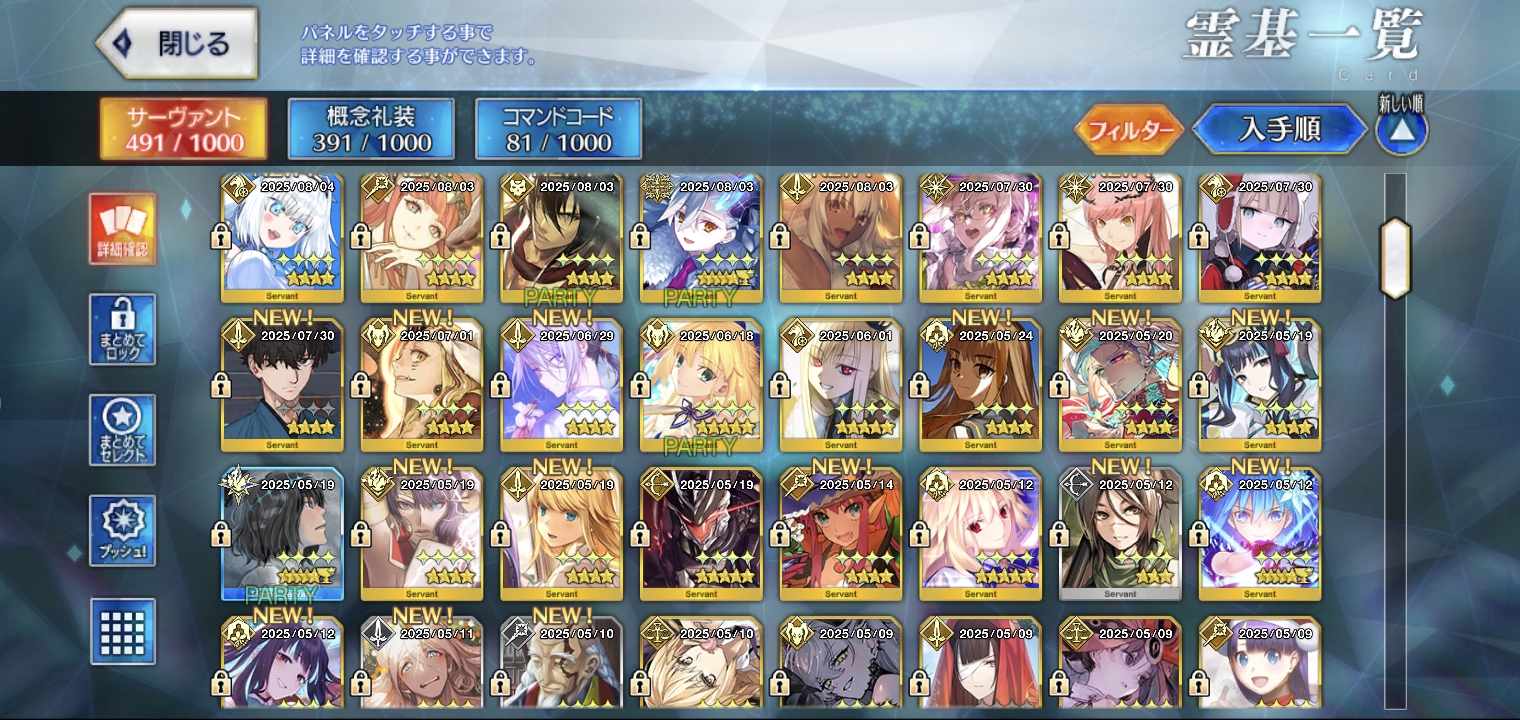Close the card list with 閉じる
This screenshot has height=720, width=1520.
178,44
